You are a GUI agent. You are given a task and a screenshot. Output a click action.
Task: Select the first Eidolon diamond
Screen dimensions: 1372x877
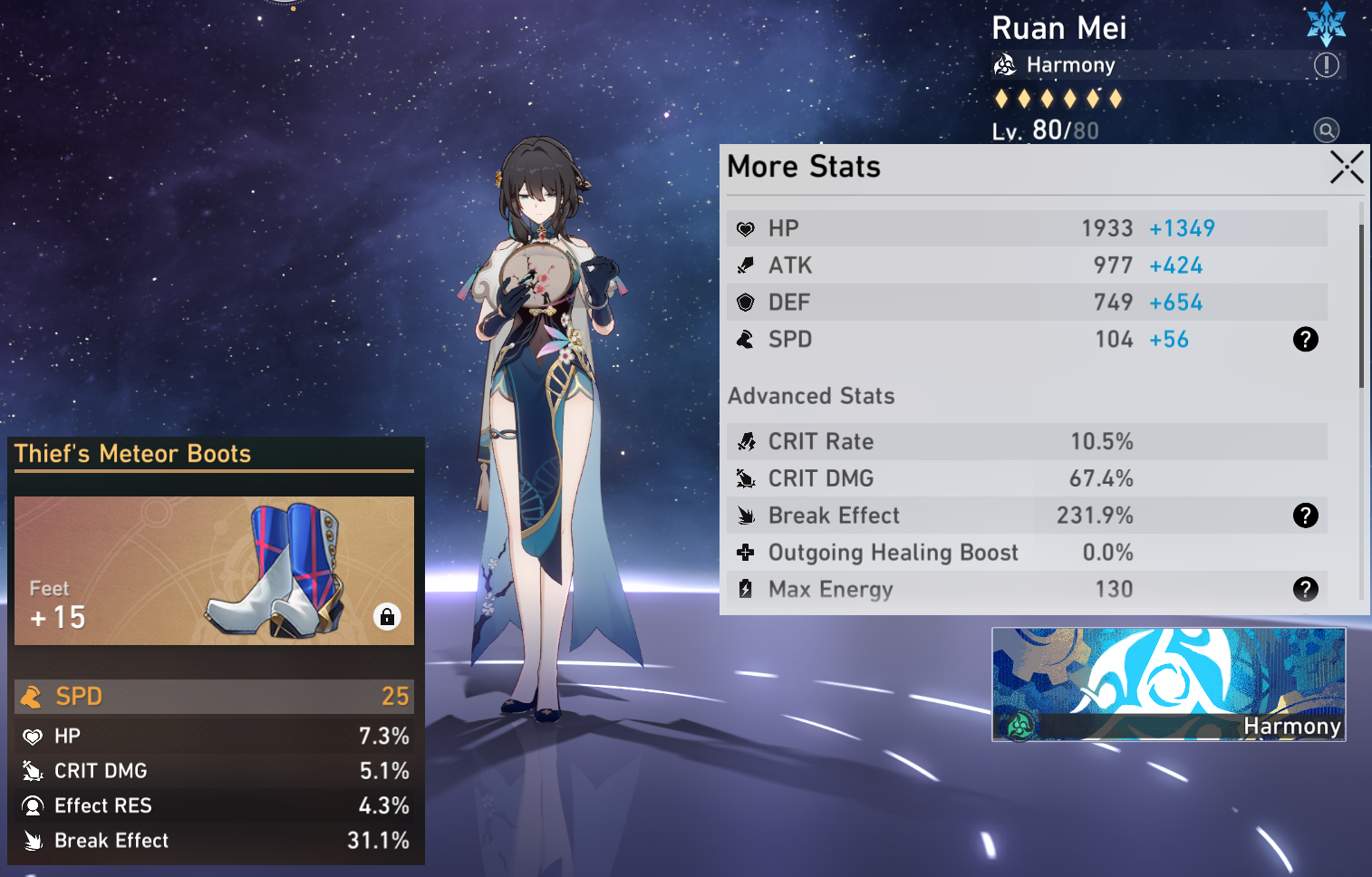[1002, 98]
